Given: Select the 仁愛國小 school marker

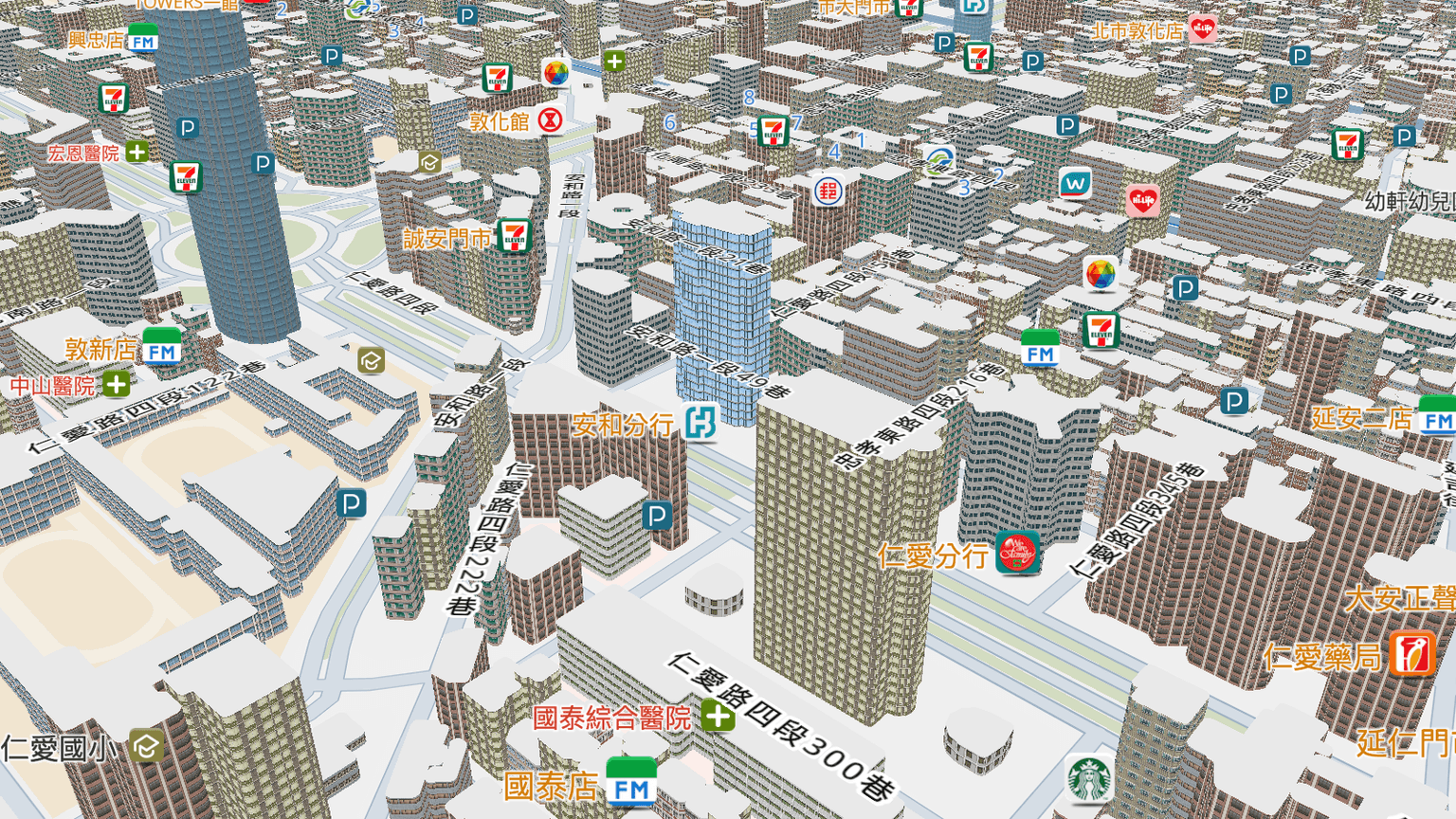Looking at the screenshot, I should click(146, 747).
